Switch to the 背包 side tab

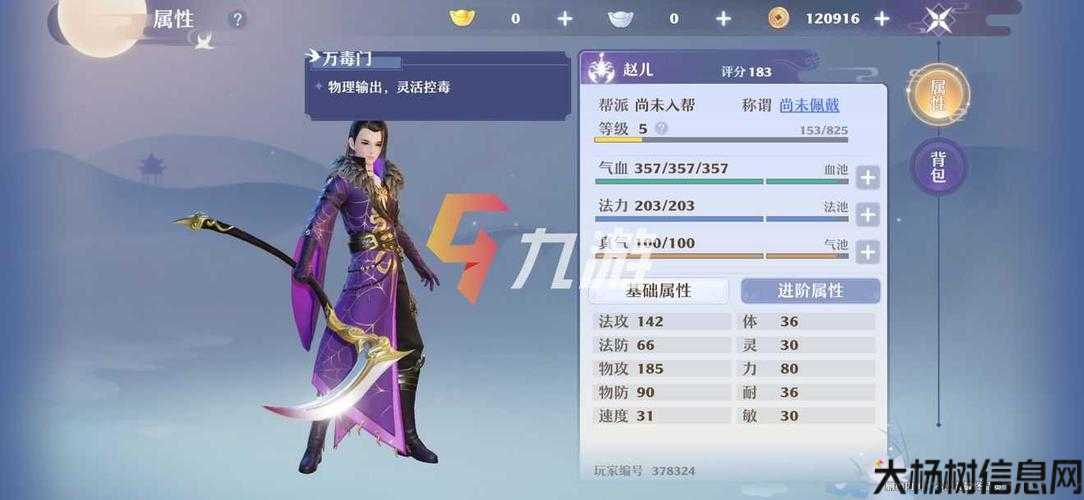(938, 168)
